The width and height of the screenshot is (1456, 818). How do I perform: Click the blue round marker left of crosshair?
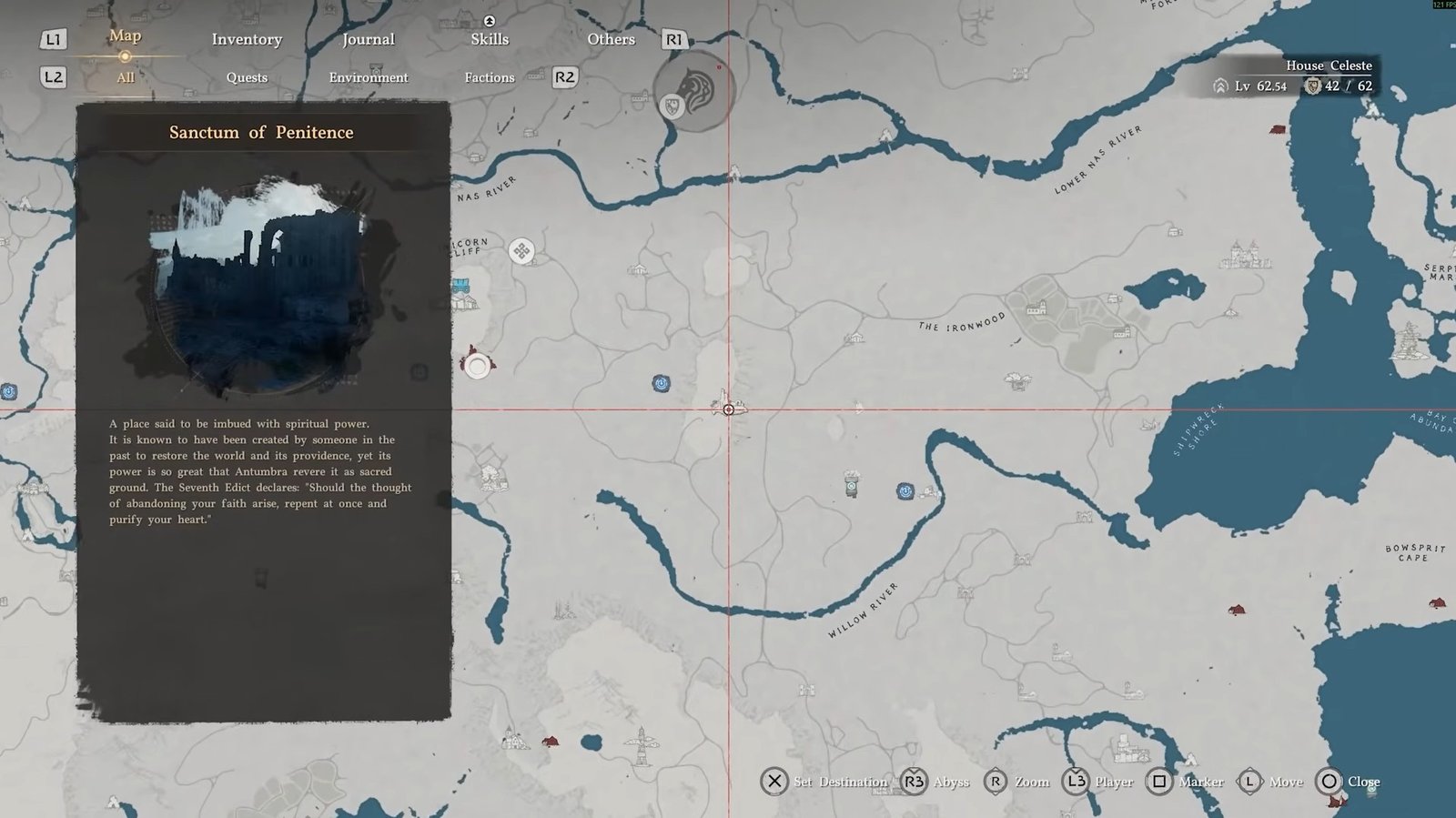[662, 383]
